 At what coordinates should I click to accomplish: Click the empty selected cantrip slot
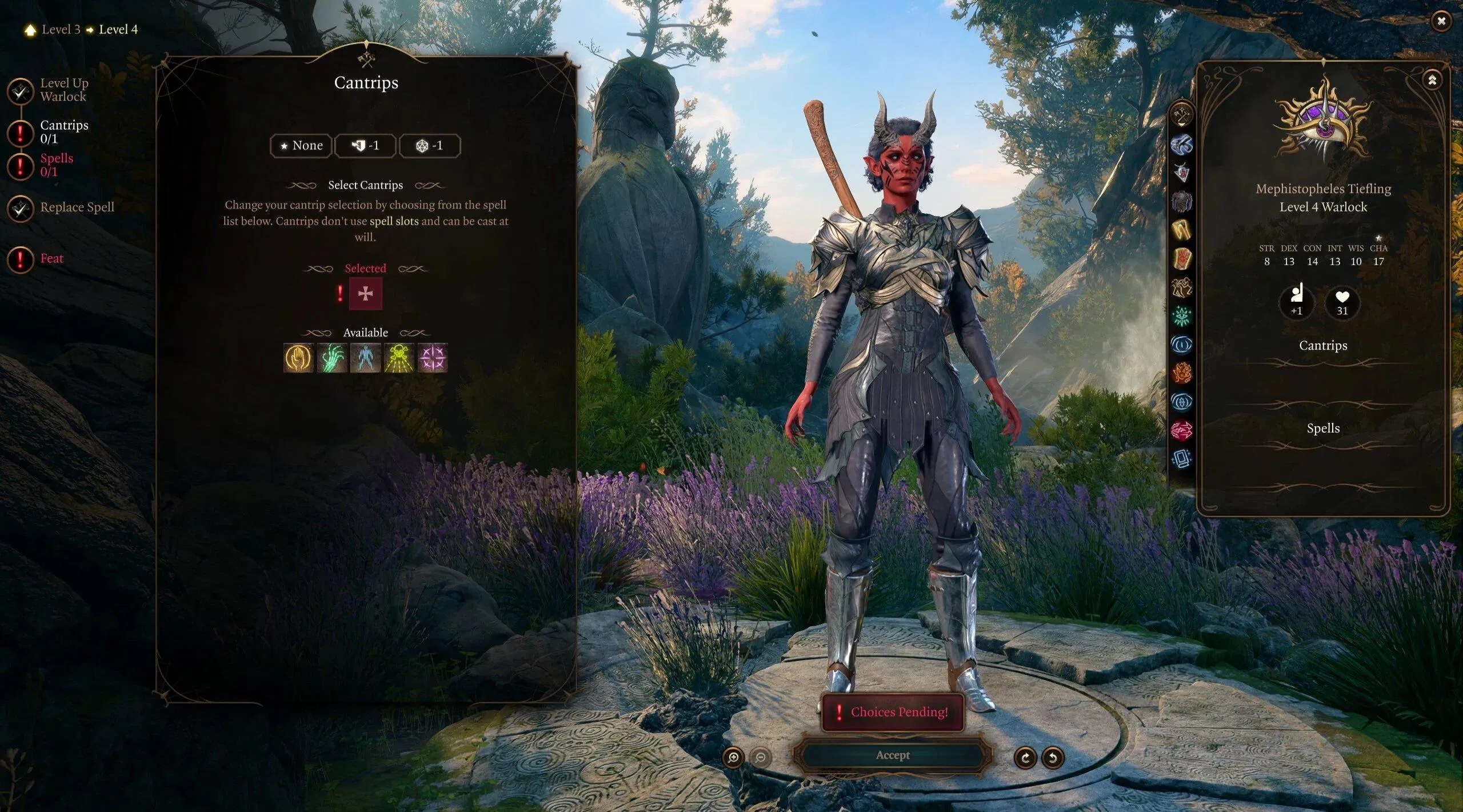tap(365, 294)
